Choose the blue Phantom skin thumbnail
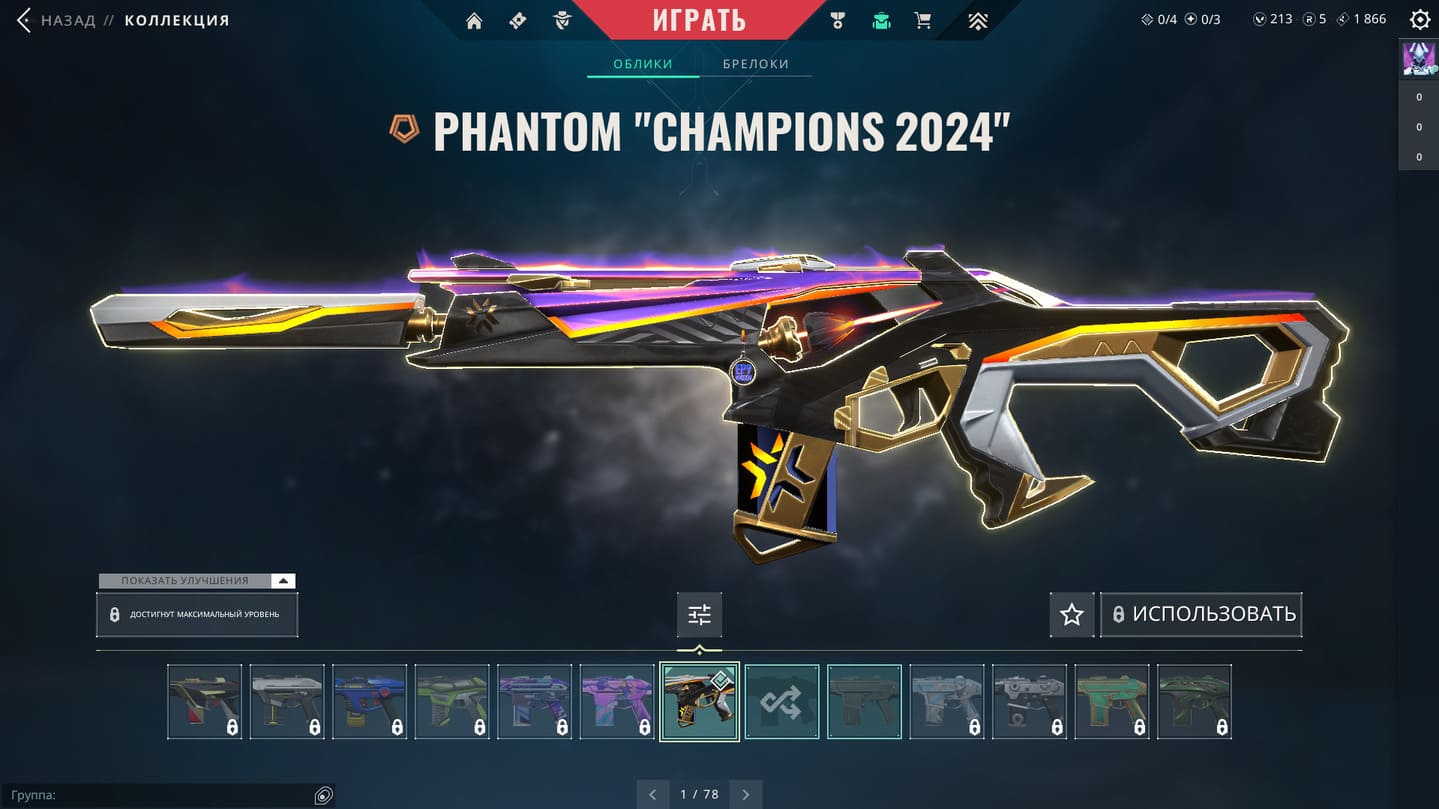The image size is (1439, 809). pyautogui.click(x=369, y=702)
